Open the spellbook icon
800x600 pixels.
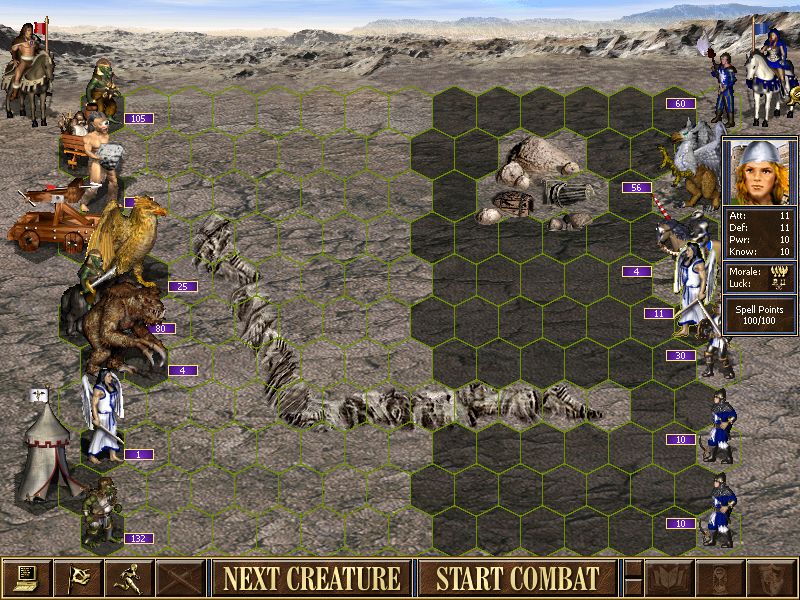click(667, 578)
